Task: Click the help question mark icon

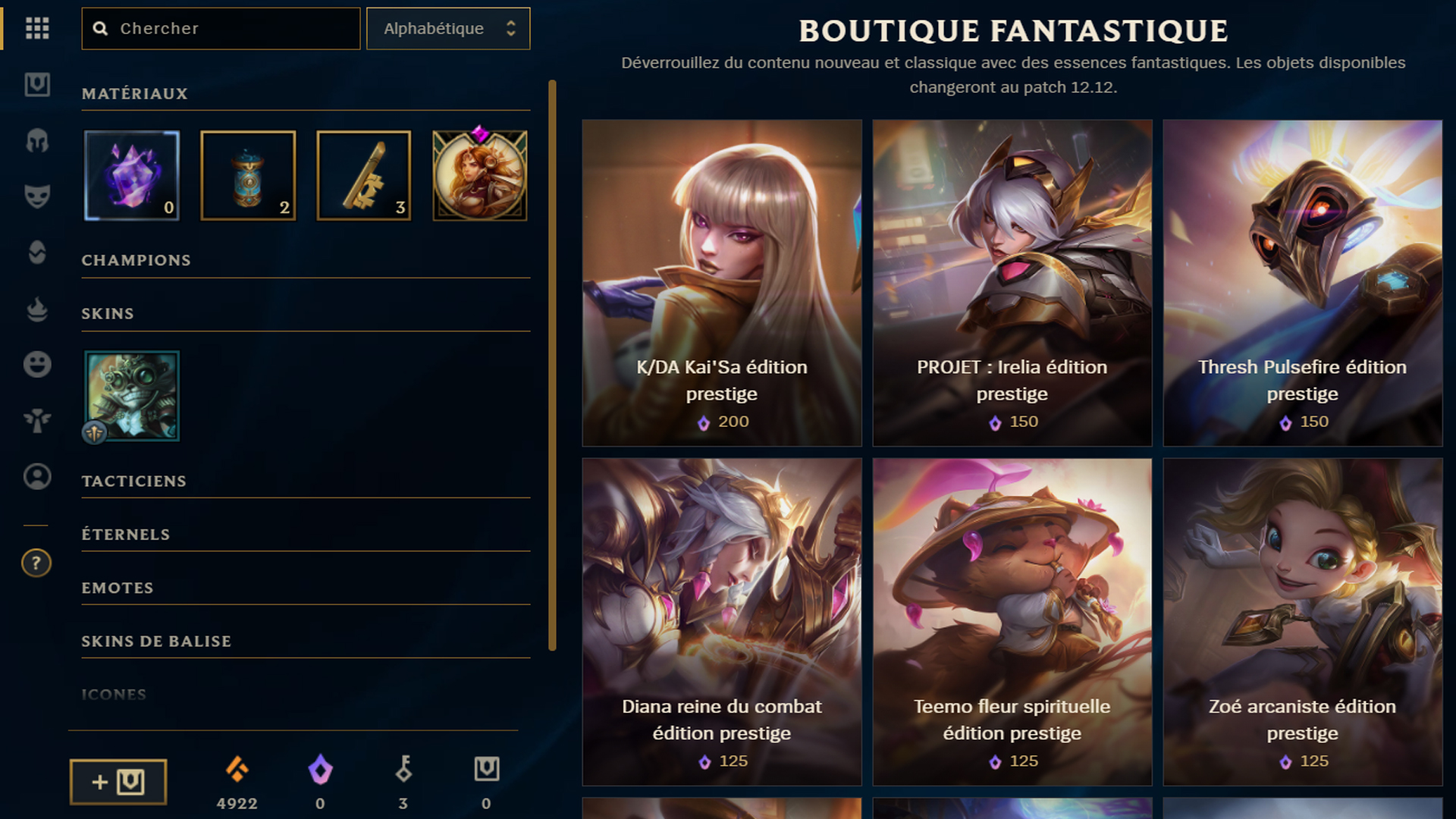Action: pos(36,563)
